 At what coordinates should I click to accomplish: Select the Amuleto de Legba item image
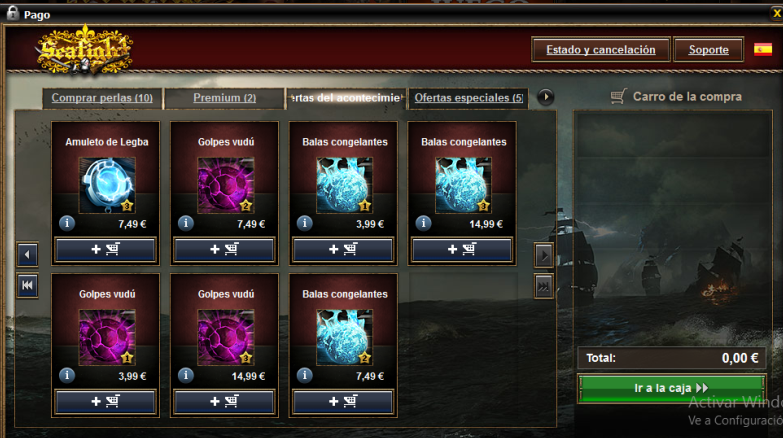point(106,185)
